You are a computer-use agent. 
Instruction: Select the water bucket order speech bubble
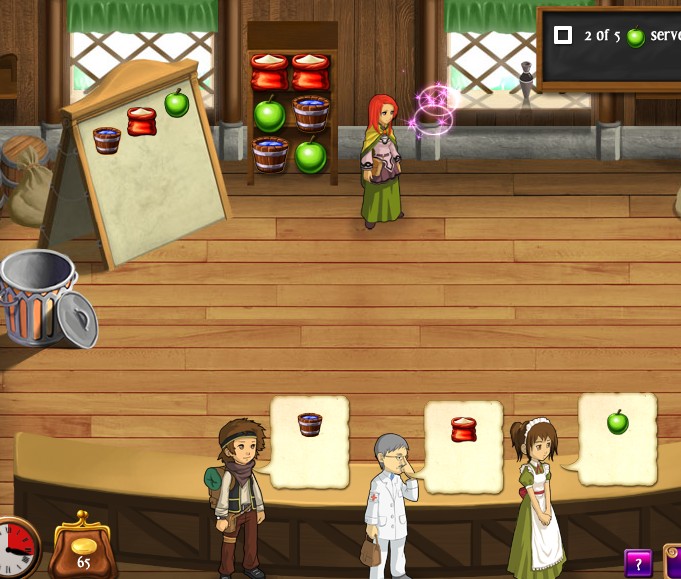[x=310, y=440]
